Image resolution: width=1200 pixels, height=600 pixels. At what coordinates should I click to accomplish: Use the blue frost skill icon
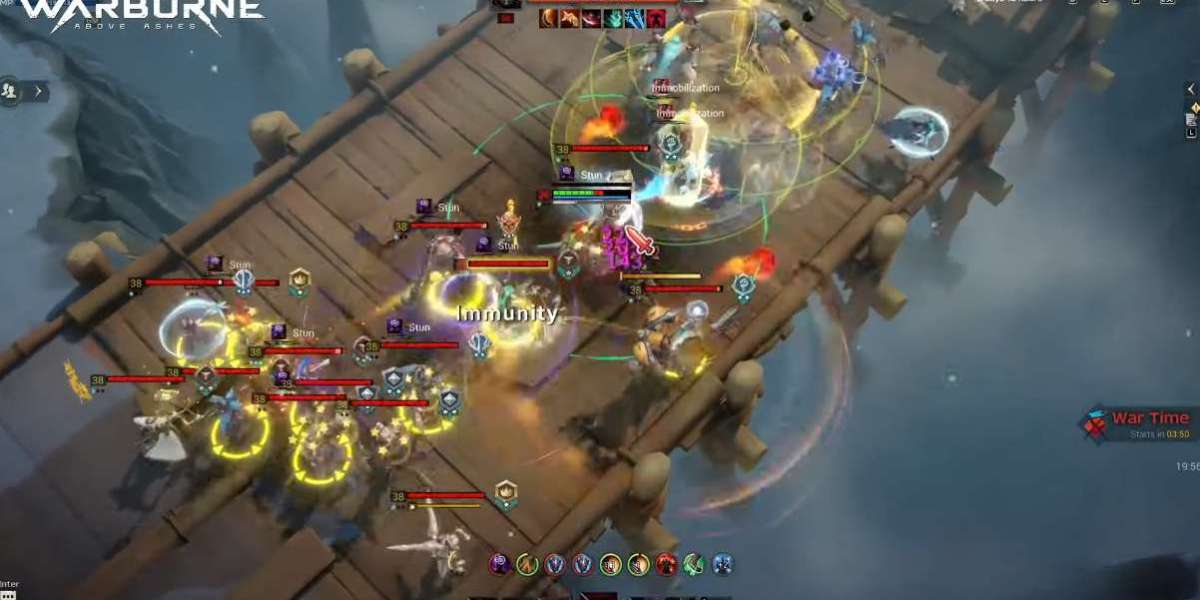pyautogui.click(x=722, y=565)
